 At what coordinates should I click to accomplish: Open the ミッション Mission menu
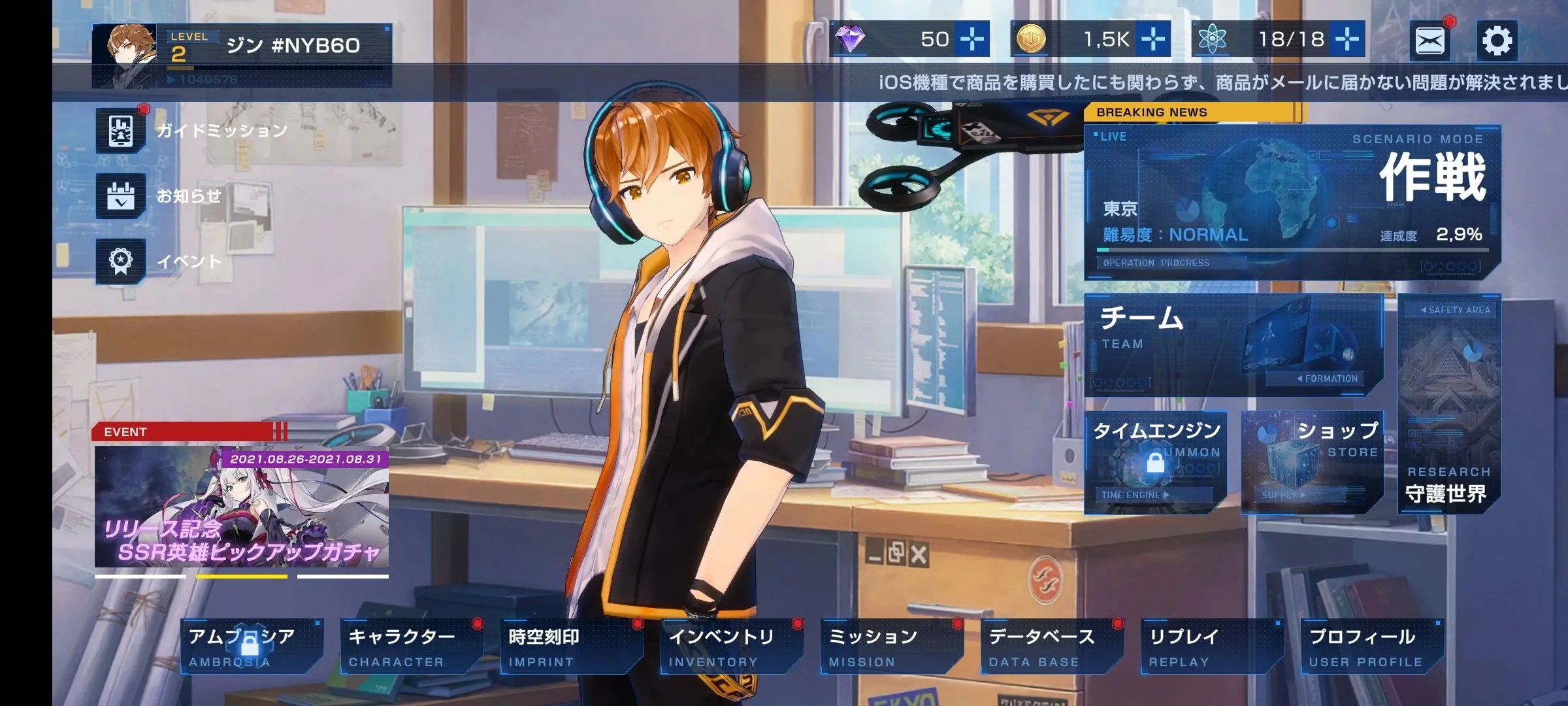pos(890,647)
